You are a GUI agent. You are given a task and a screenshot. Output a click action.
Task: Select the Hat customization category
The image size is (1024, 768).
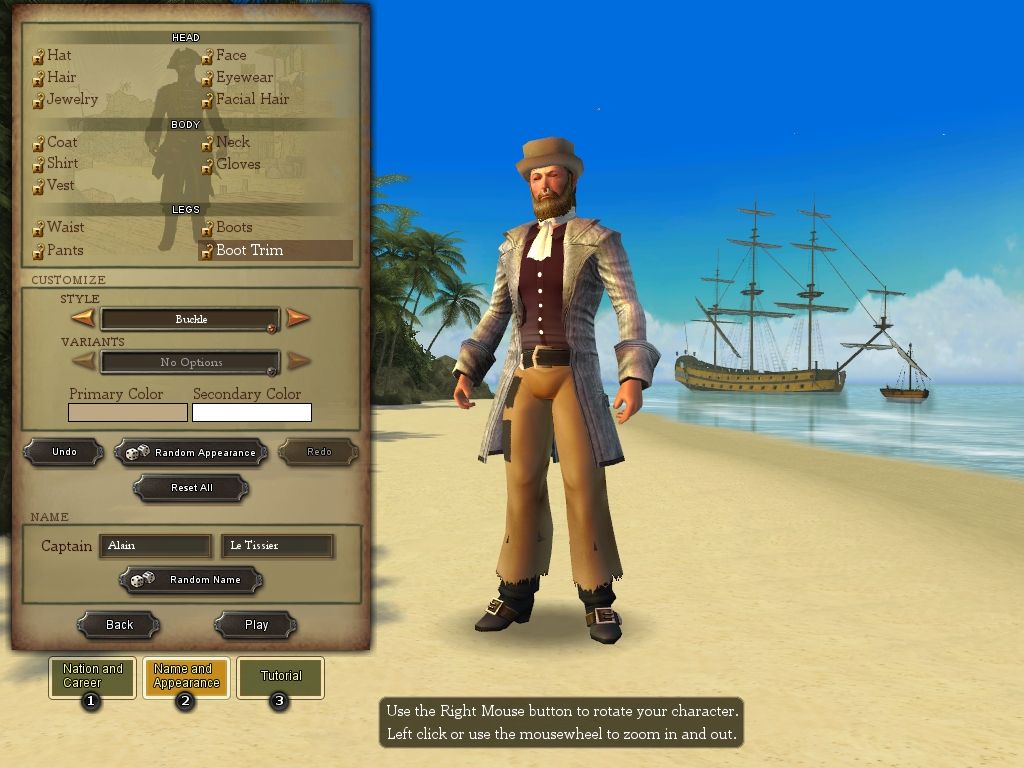click(x=59, y=56)
